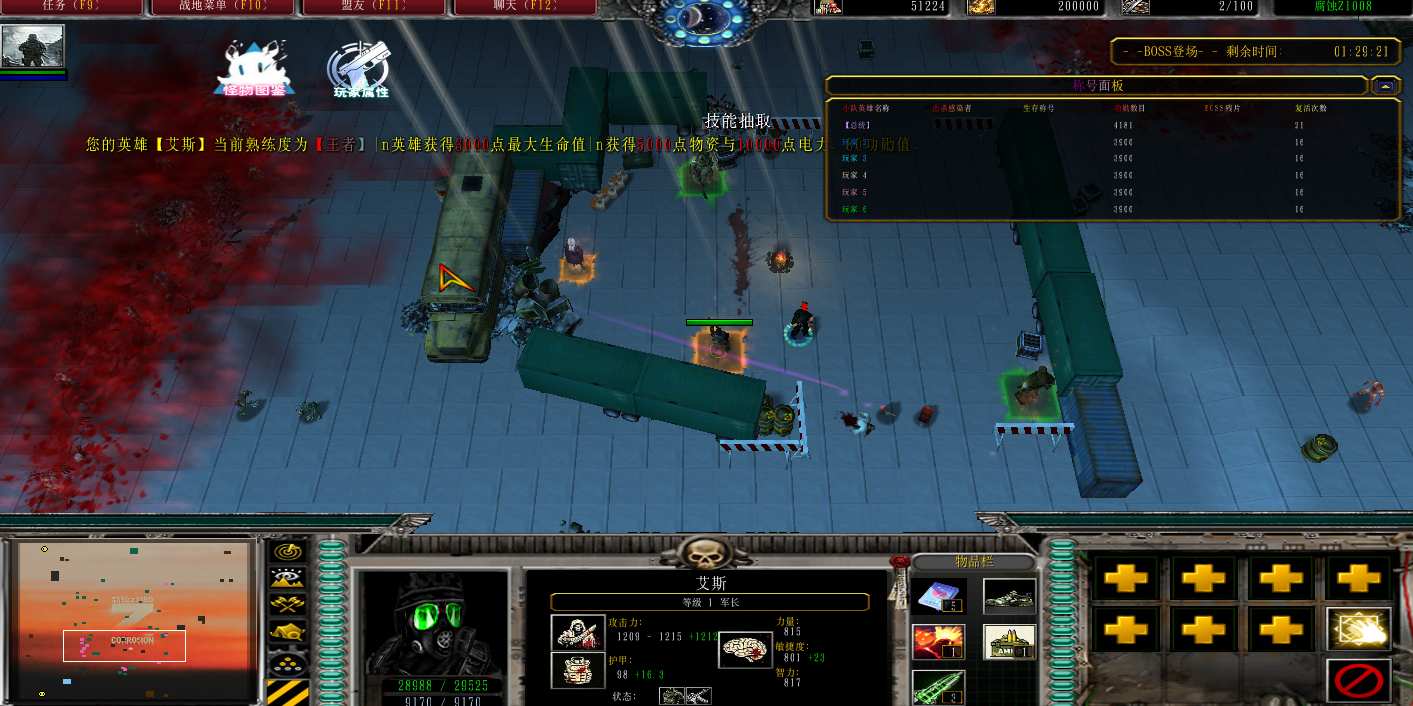1413x706 pixels.
Task: Toggle minimap ally color mode (crossed axes)
Action: tap(289, 604)
